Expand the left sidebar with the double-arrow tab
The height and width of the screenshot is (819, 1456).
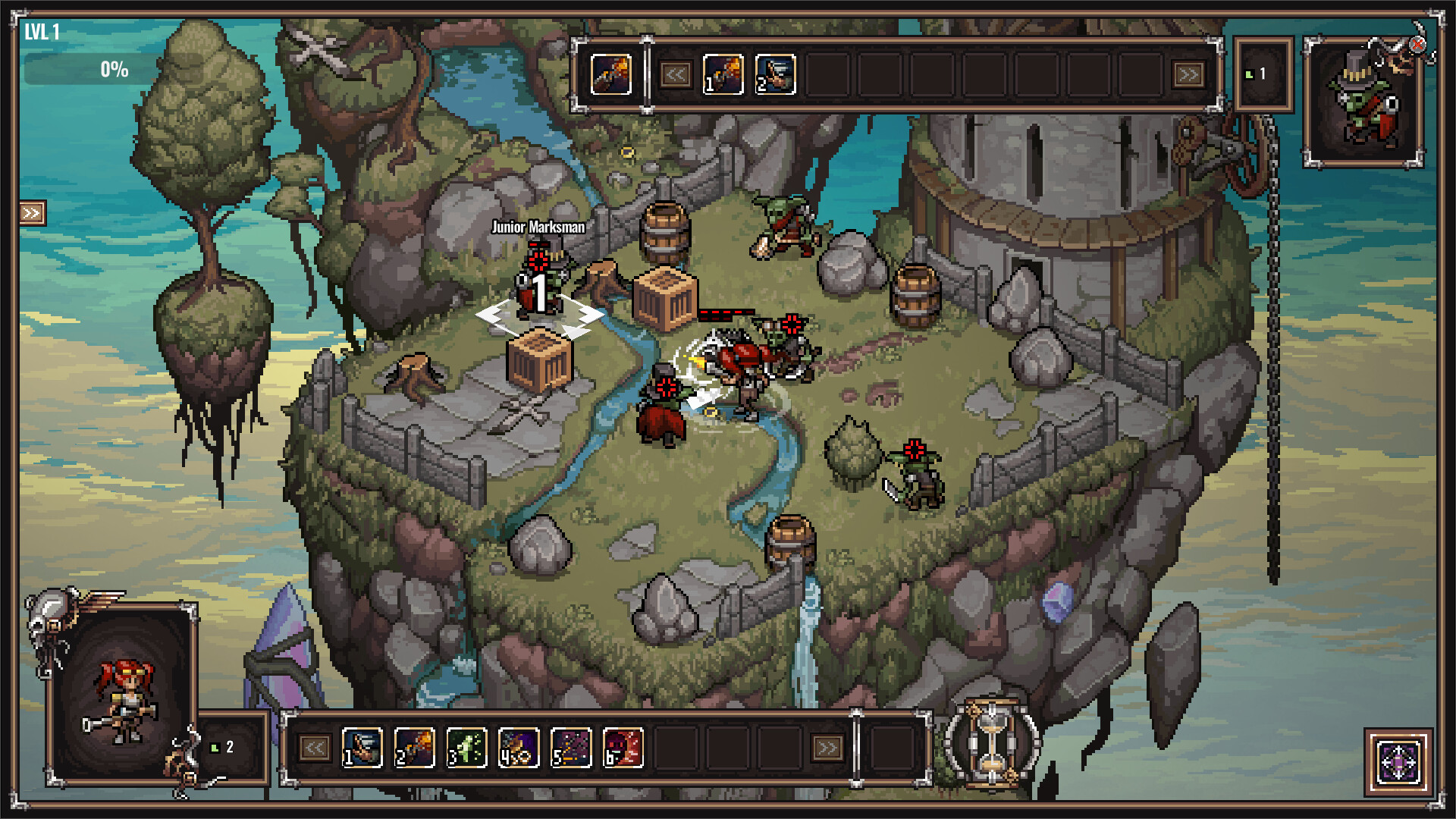30,213
